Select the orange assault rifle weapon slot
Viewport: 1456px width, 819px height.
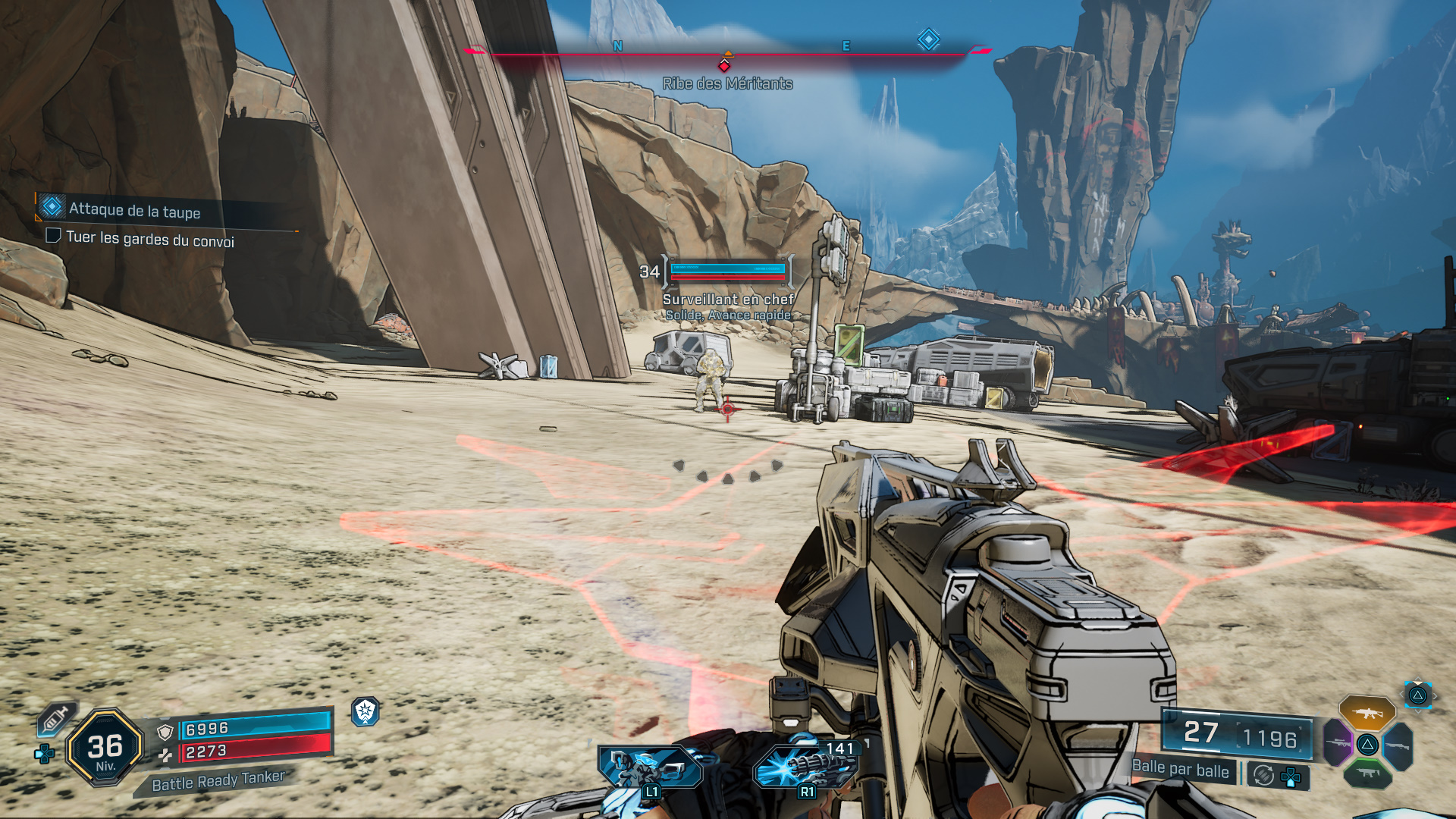1367,713
